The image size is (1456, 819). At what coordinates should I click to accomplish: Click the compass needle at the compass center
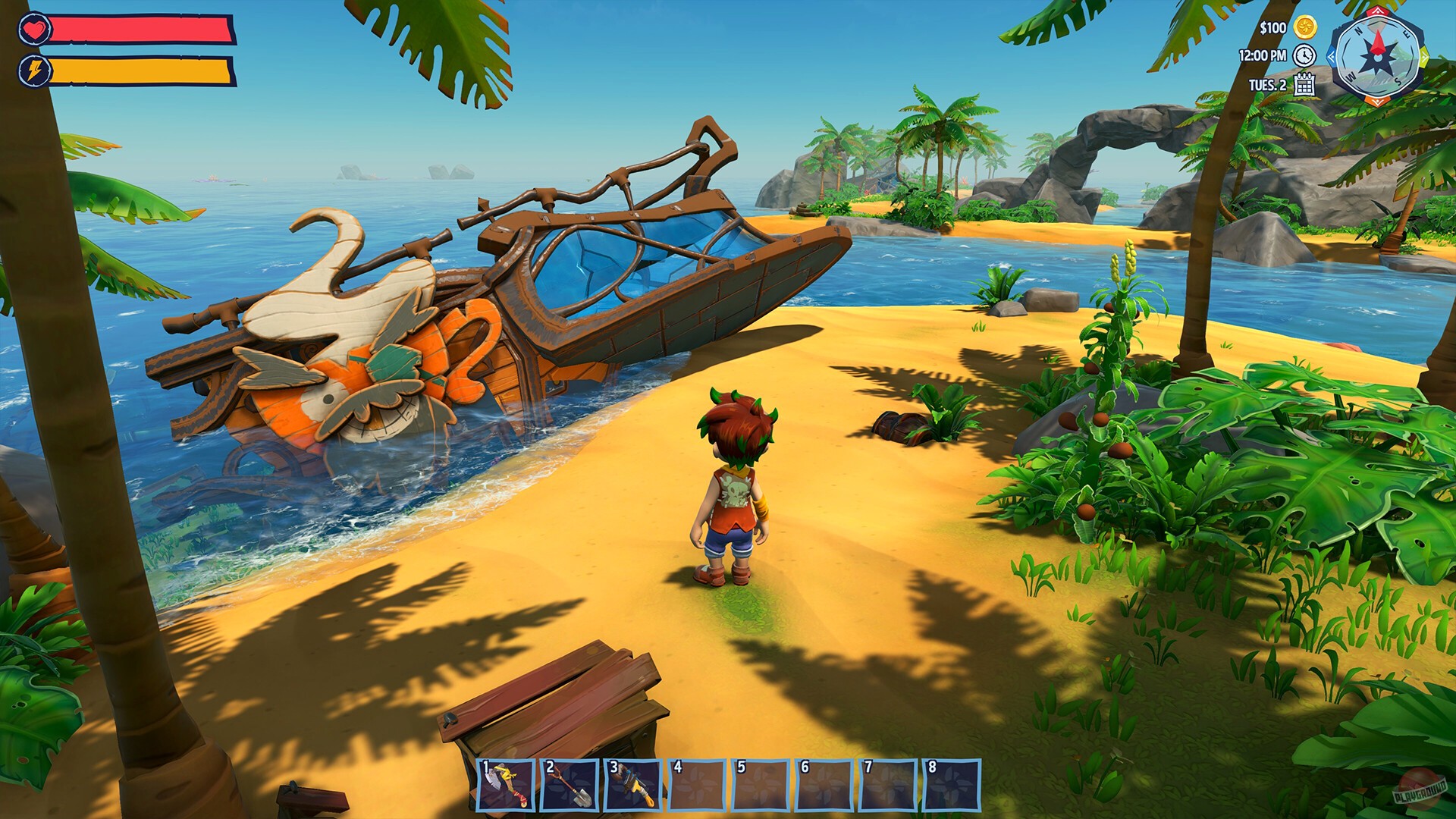point(1378,58)
